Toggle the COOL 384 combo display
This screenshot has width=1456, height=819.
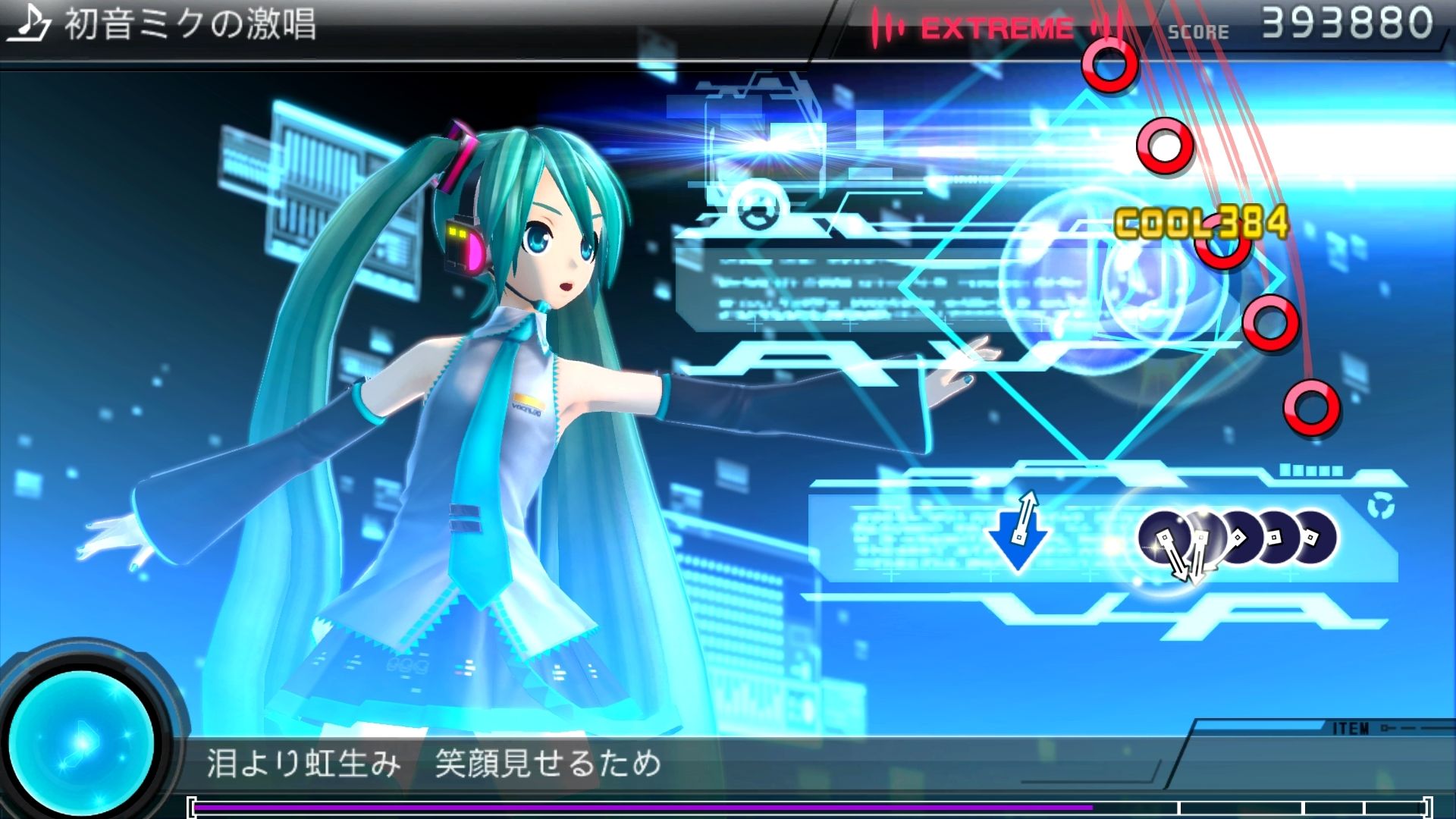point(1202,223)
